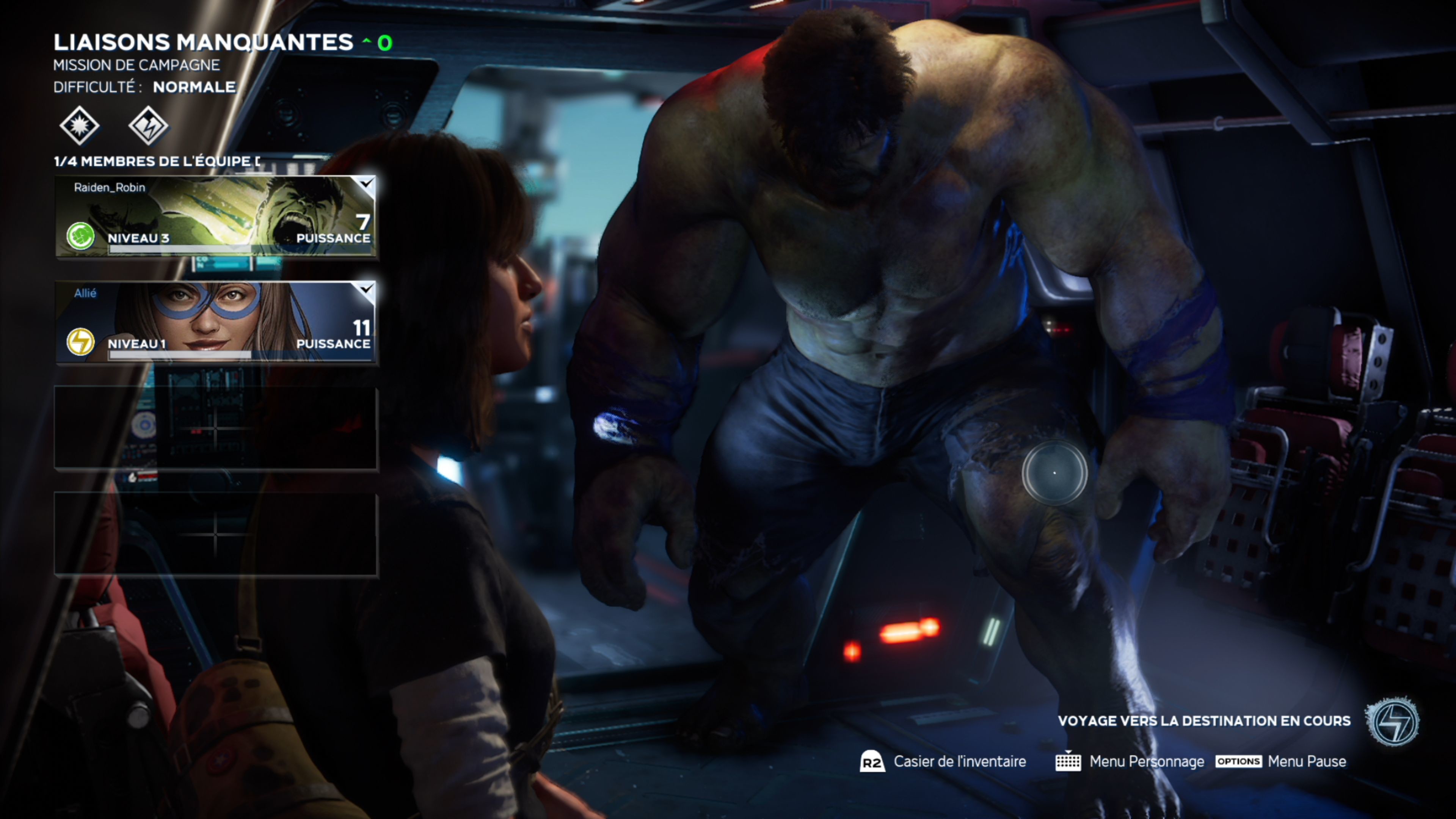Inspect the starburst mission modifier icon

coord(79,125)
